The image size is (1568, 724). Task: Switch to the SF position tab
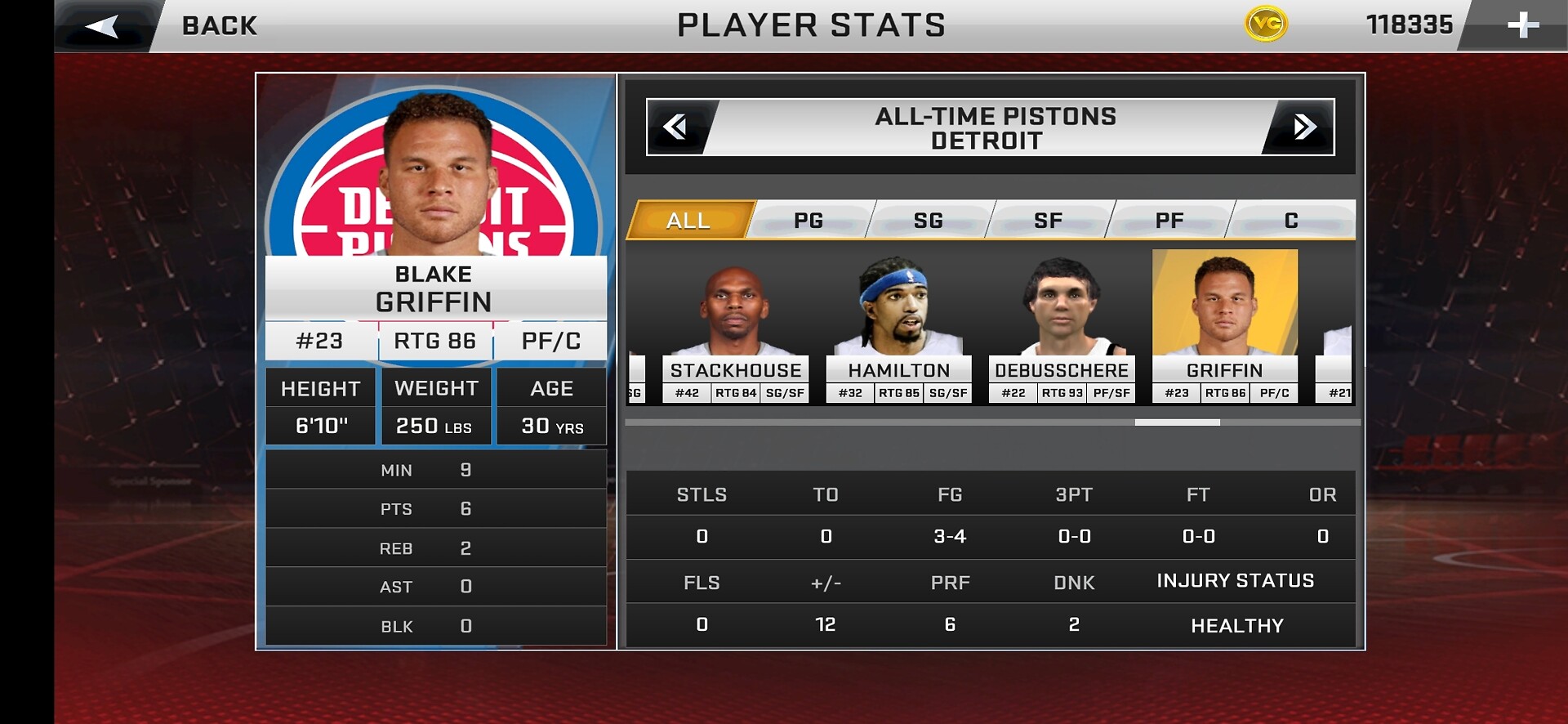pyautogui.click(x=1049, y=220)
